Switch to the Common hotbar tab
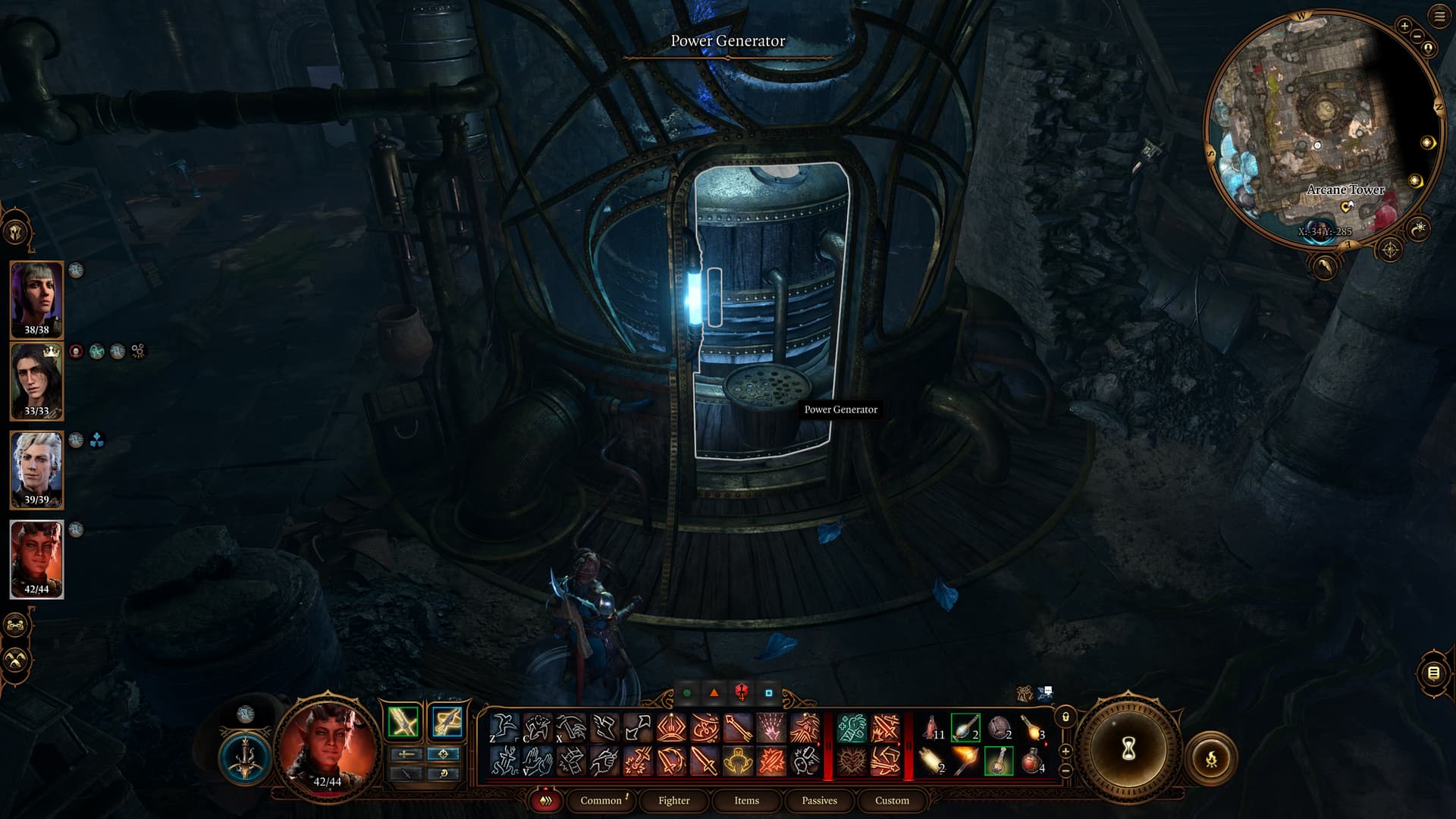The image size is (1456, 819). point(601,800)
